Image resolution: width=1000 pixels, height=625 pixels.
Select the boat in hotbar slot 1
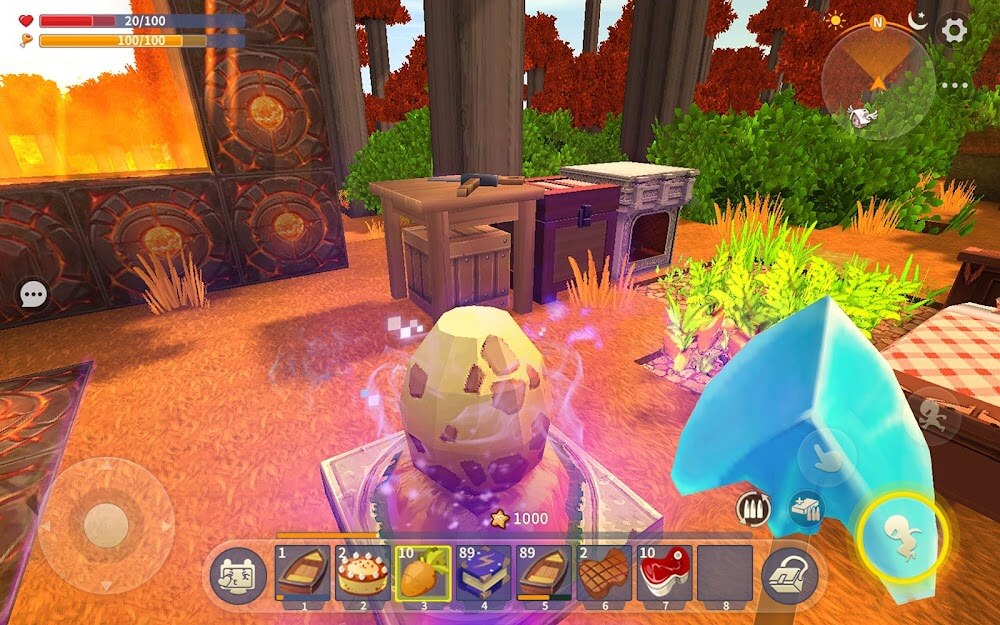302,574
